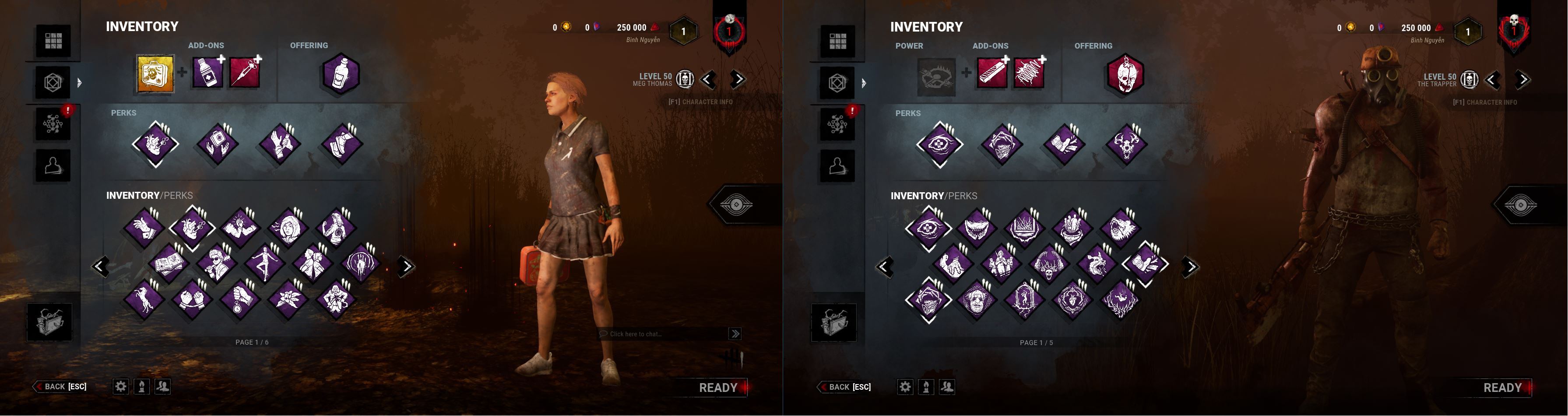
Task: Switch to the next survivor with right chevron
Action: (x=737, y=79)
